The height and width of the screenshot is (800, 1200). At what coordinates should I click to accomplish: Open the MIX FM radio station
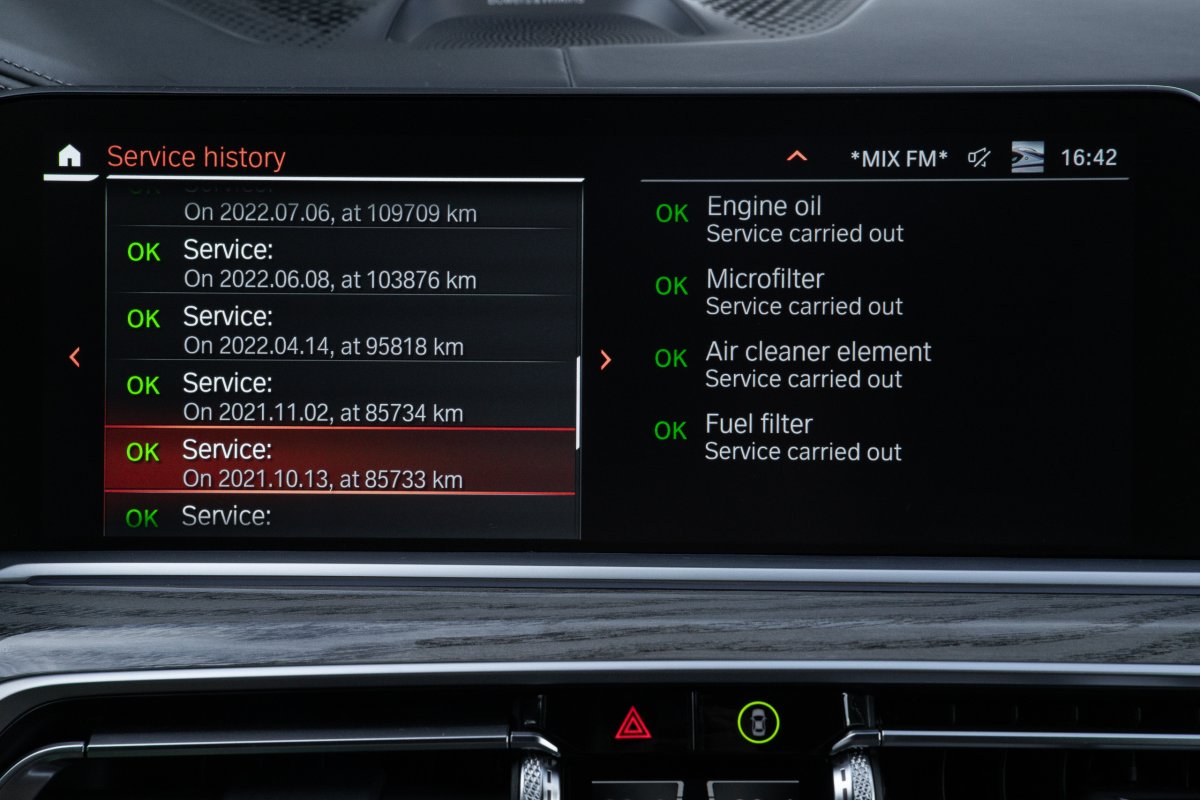coord(898,158)
